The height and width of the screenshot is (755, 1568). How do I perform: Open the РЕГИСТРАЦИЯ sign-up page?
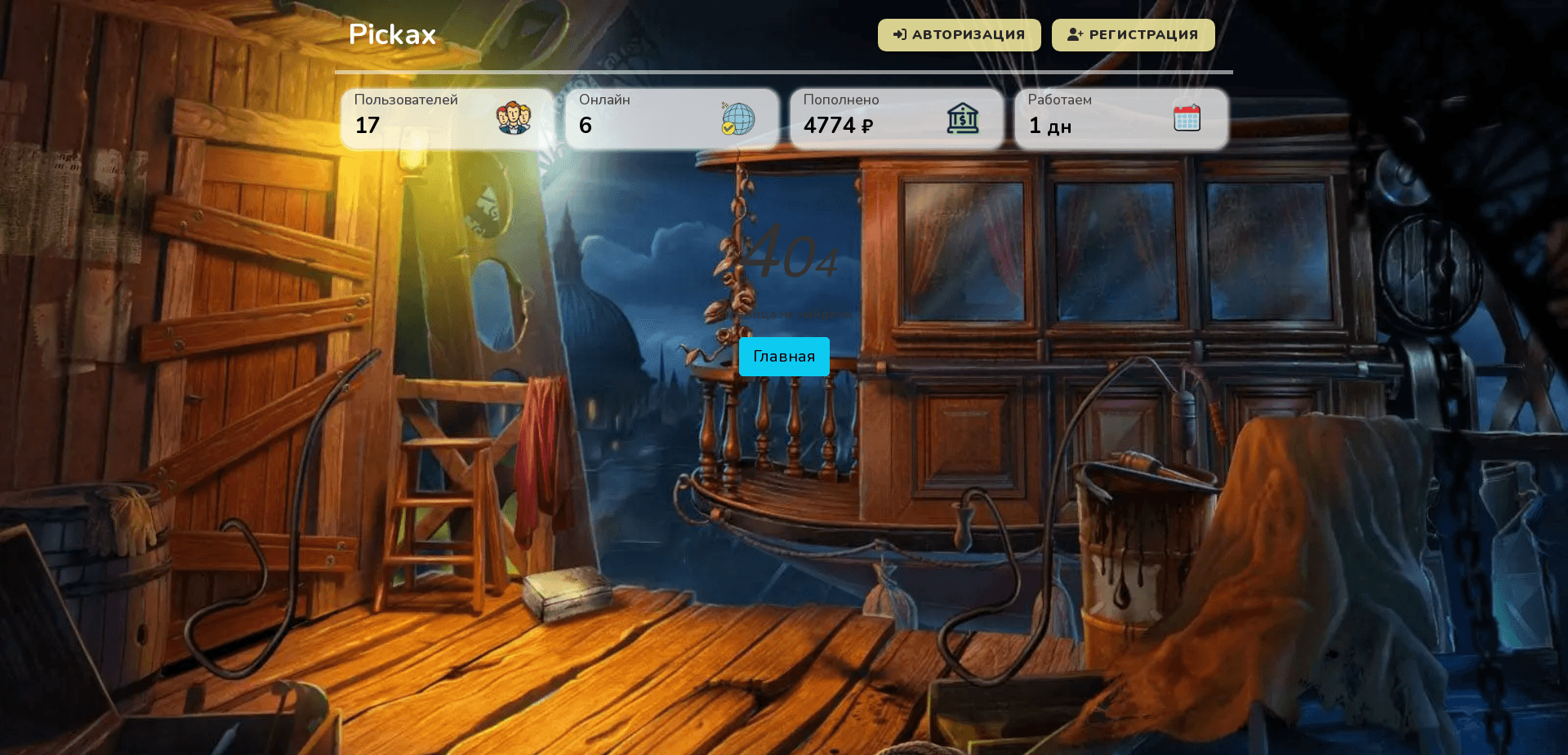click(x=1134, y=34)
